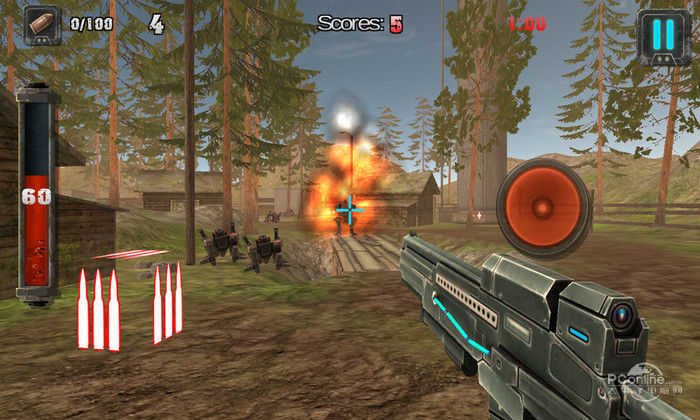This screenshot has width=700, height=420.
Task: Pause the game
Action: point(663,34)
